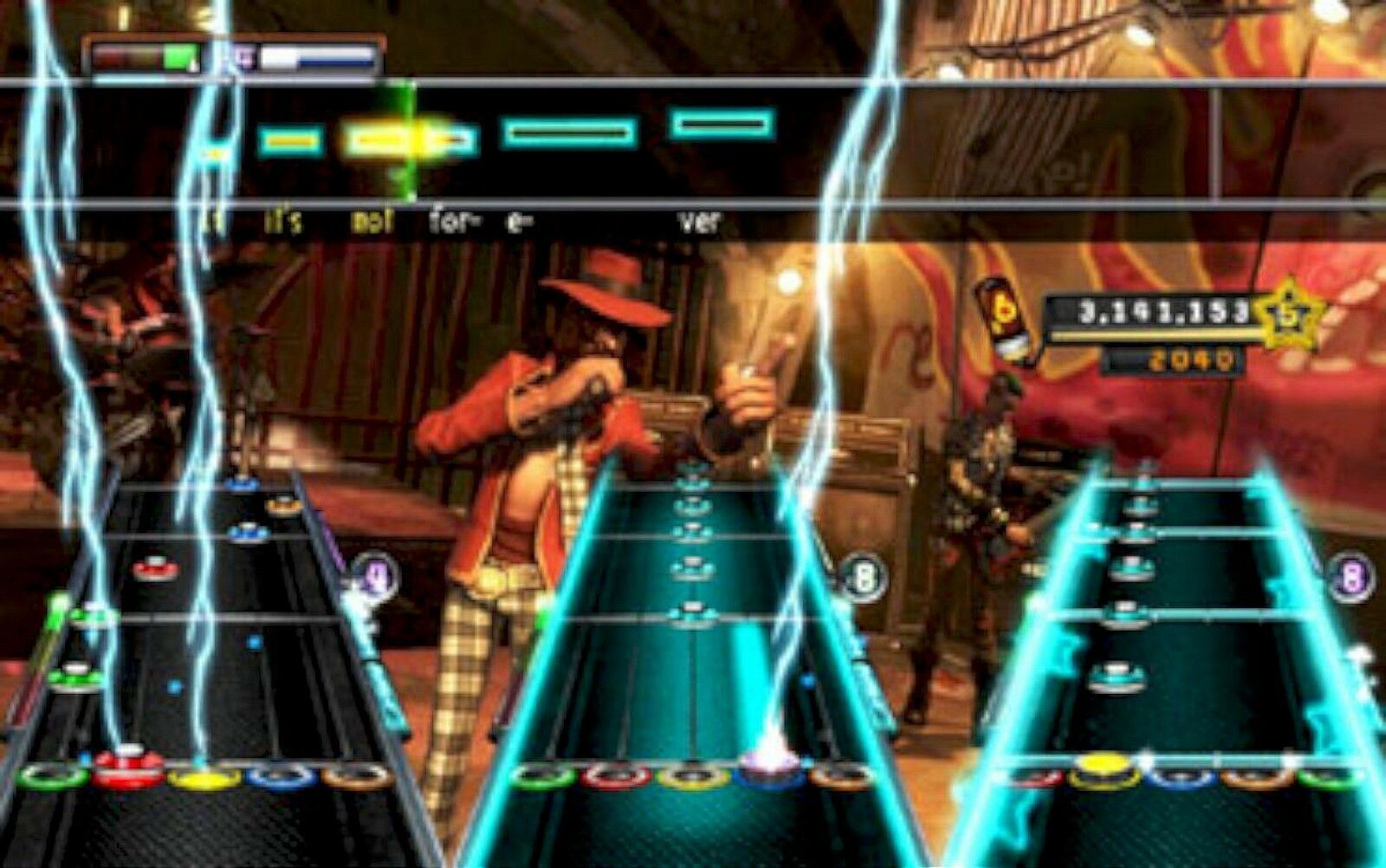
Task: Click the gold star rating badge
Action: (x=1289, y=314)
